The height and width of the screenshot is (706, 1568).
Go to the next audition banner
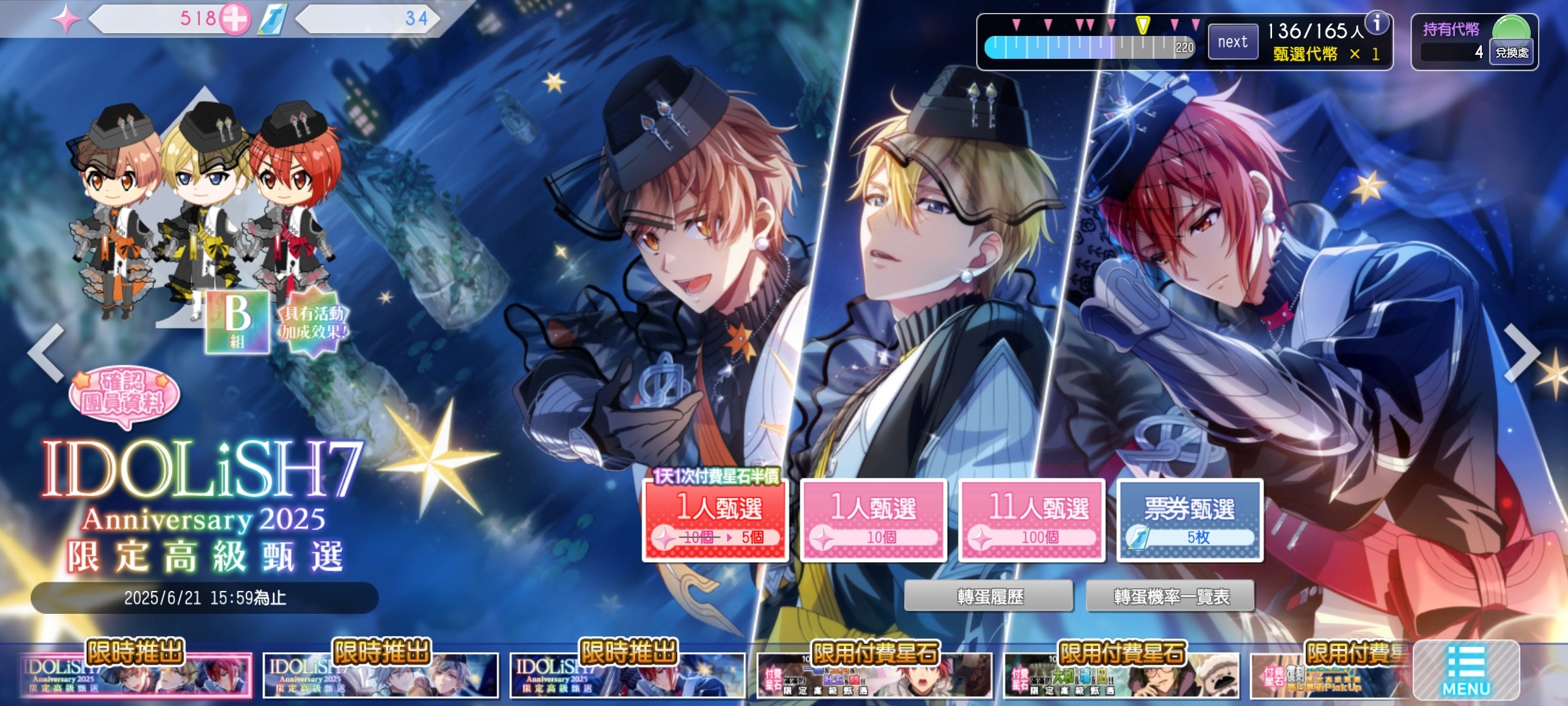pyautogui.click(x=1522, y=353)
